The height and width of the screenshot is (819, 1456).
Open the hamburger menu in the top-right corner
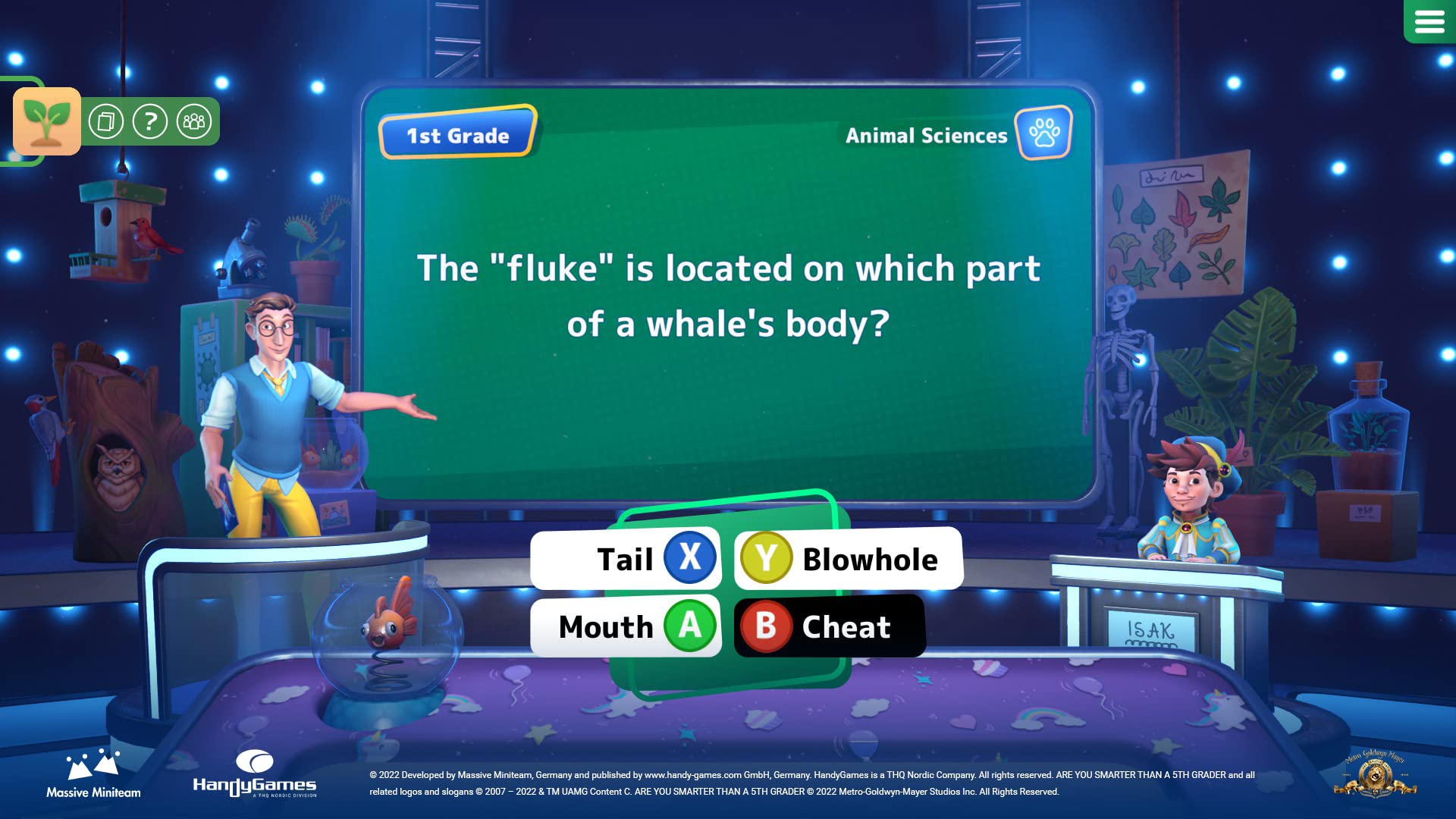[1430, 22]
